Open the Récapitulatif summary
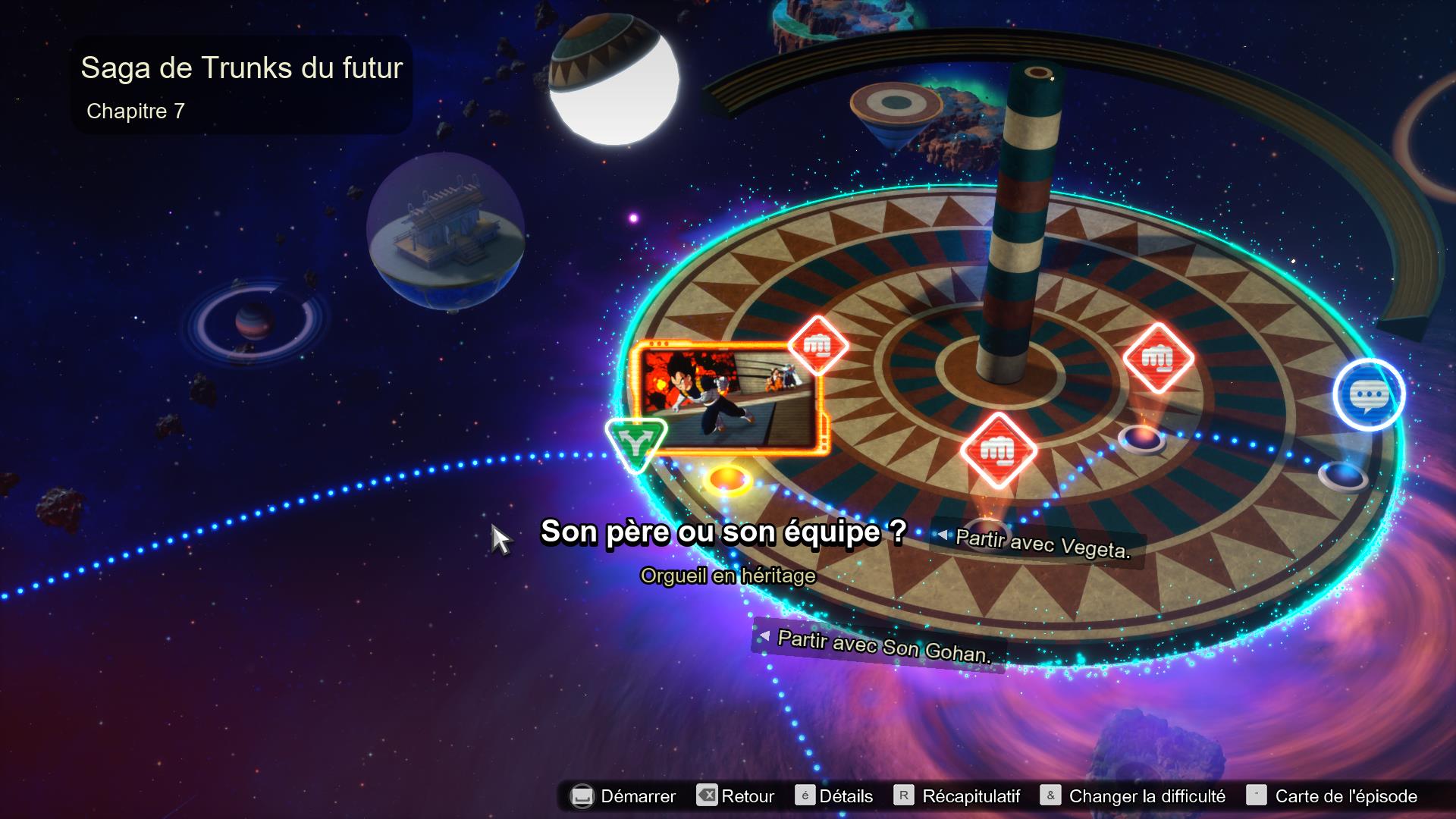Viewport: 1456px width, 819px height. point(958,796)
